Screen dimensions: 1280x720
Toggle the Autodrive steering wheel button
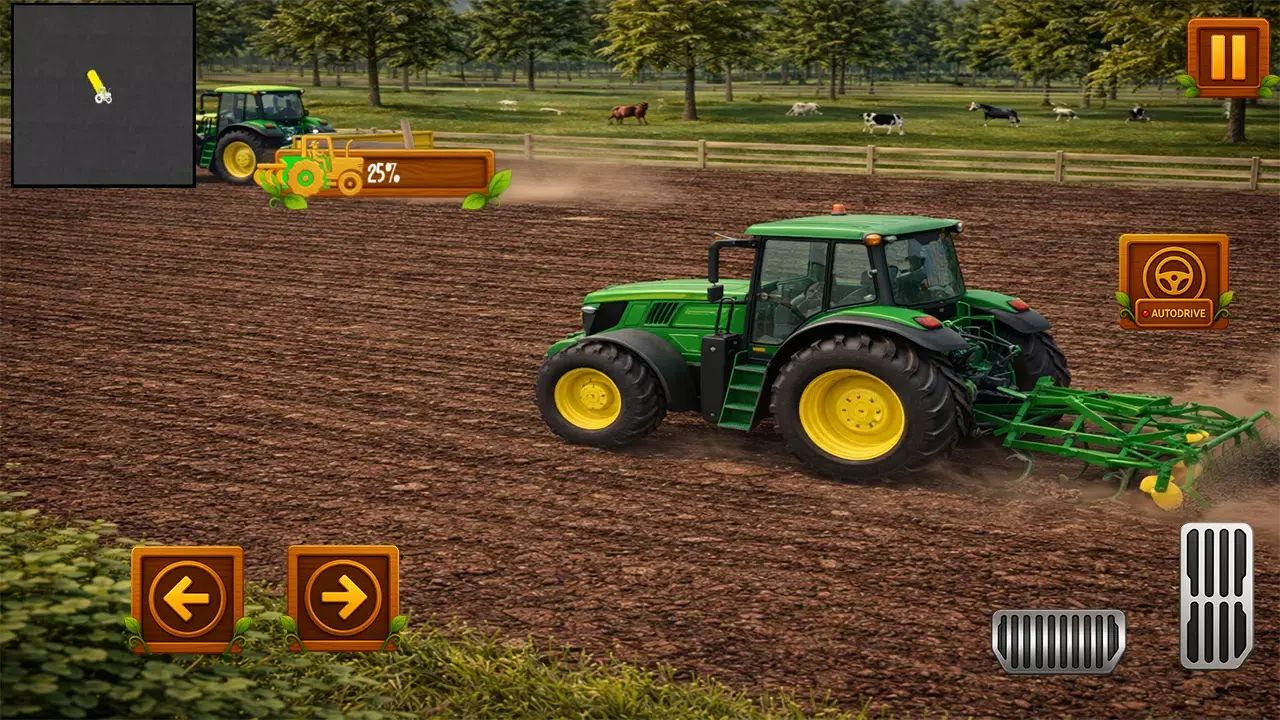coord(1173,281)
